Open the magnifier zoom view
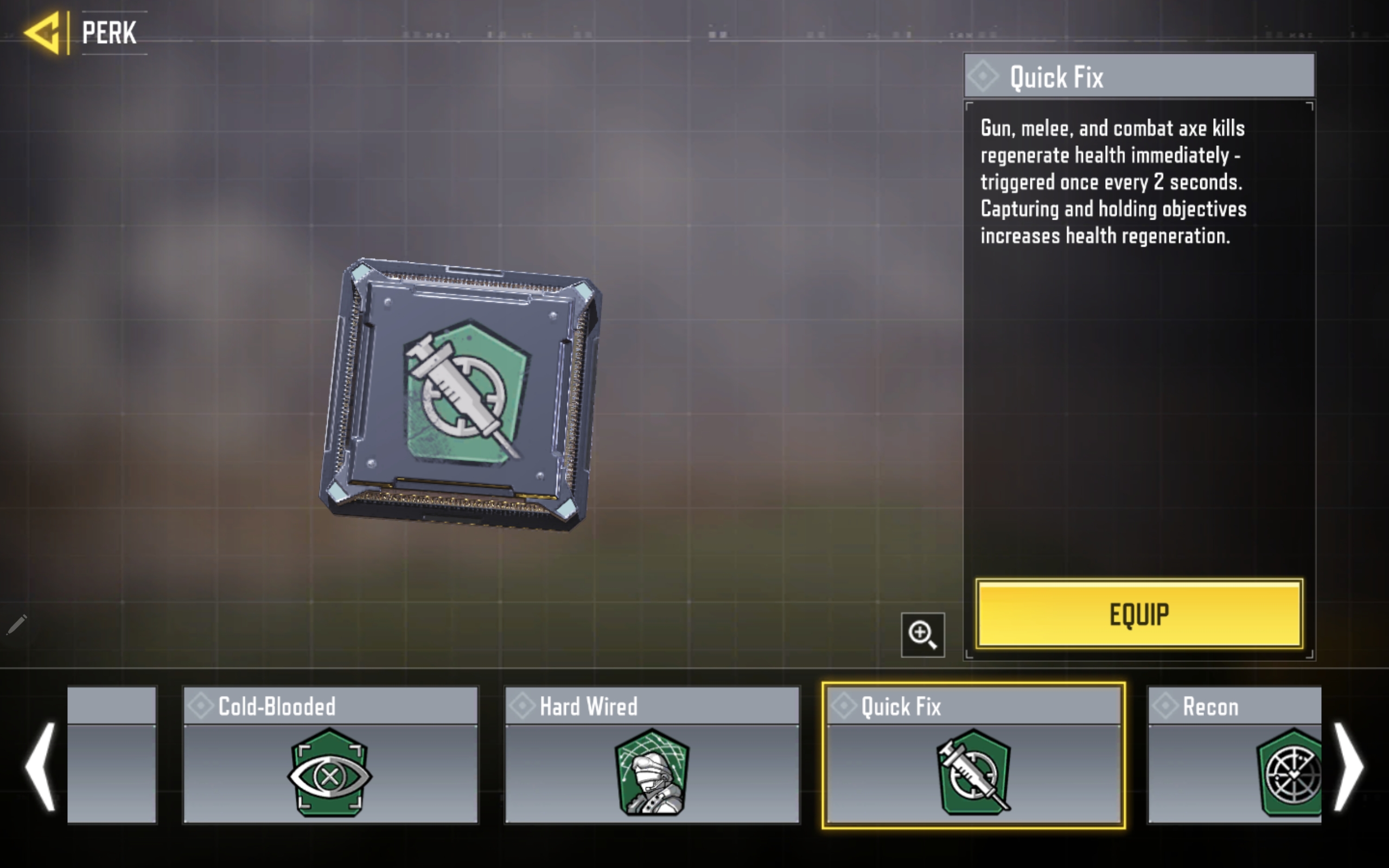1389x868 pixels. (x=922, y=634)
